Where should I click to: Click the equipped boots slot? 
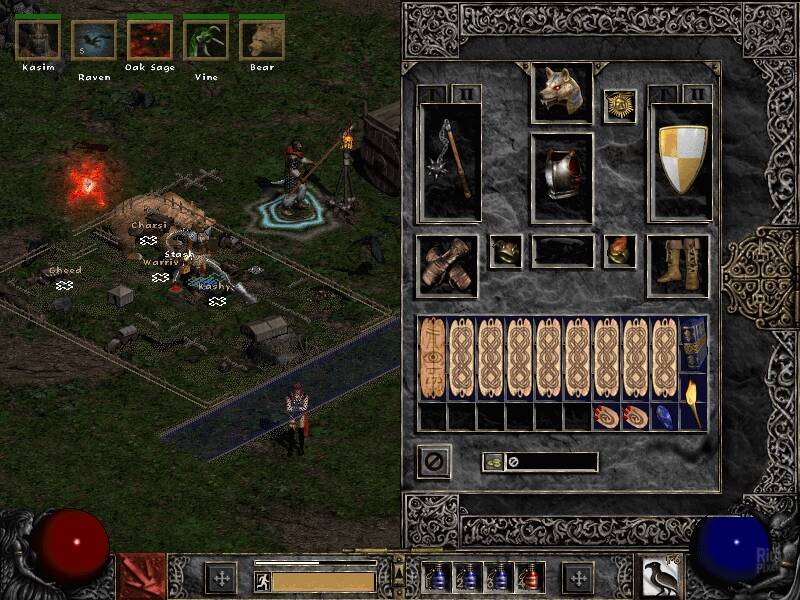(678, 265)
